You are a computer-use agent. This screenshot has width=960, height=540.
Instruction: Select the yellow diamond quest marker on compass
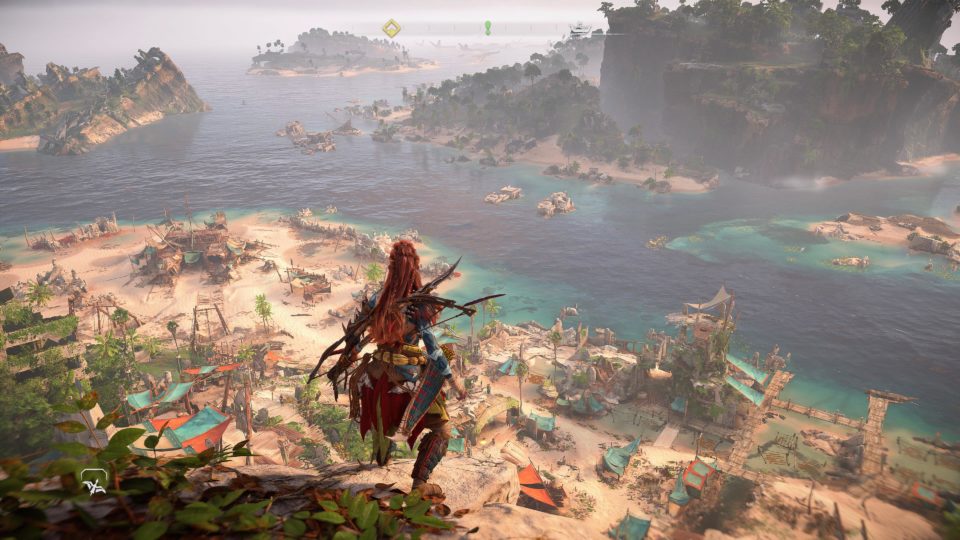pyautogui.click(x=391, y=28)
